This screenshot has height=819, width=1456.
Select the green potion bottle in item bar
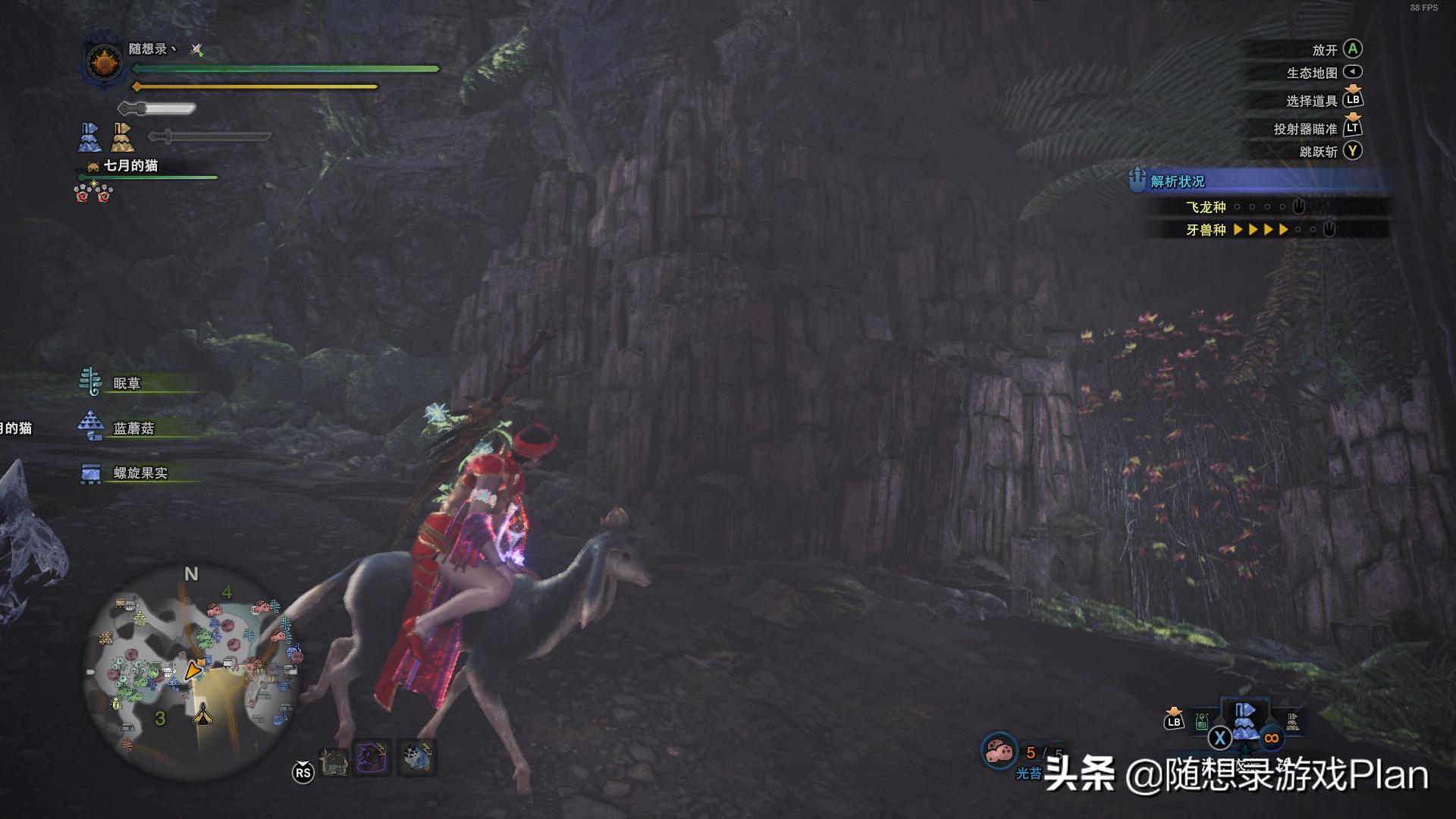(x=1202, y=721)
